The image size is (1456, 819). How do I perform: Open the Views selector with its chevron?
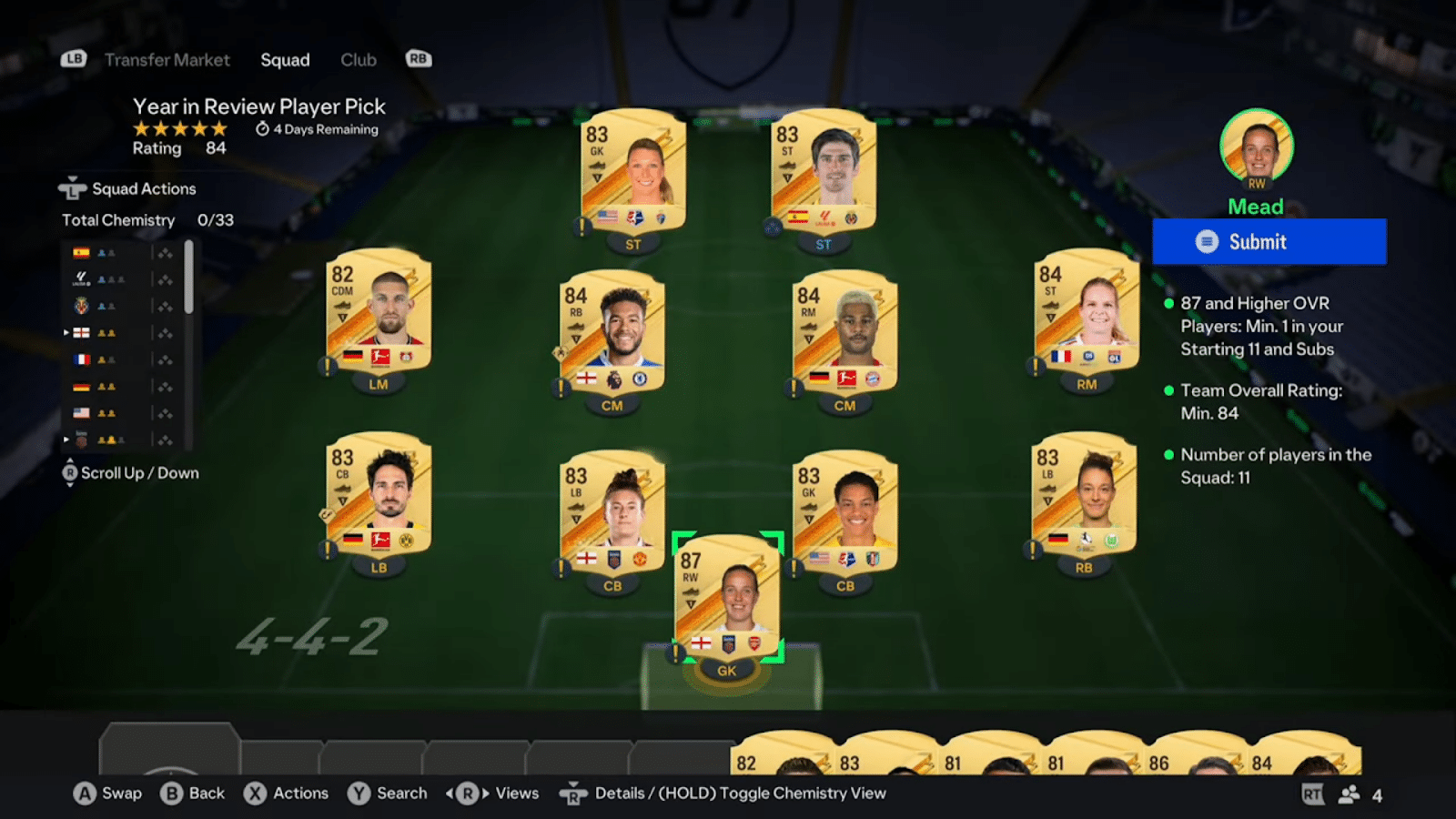(468, 794)
